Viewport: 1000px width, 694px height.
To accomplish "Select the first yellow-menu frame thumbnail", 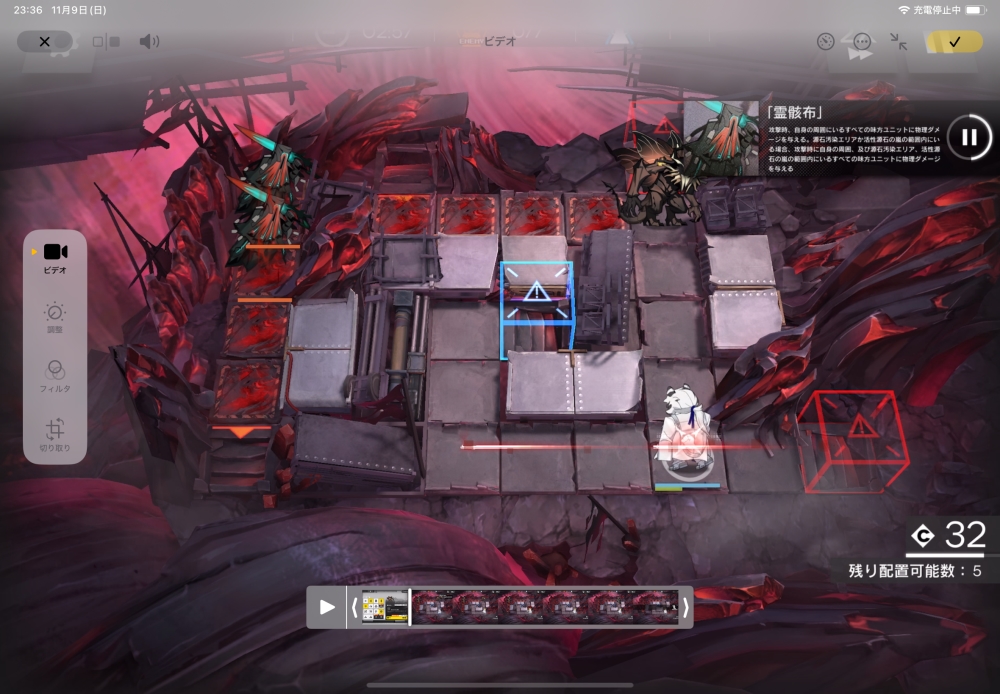I will (385, 607).
